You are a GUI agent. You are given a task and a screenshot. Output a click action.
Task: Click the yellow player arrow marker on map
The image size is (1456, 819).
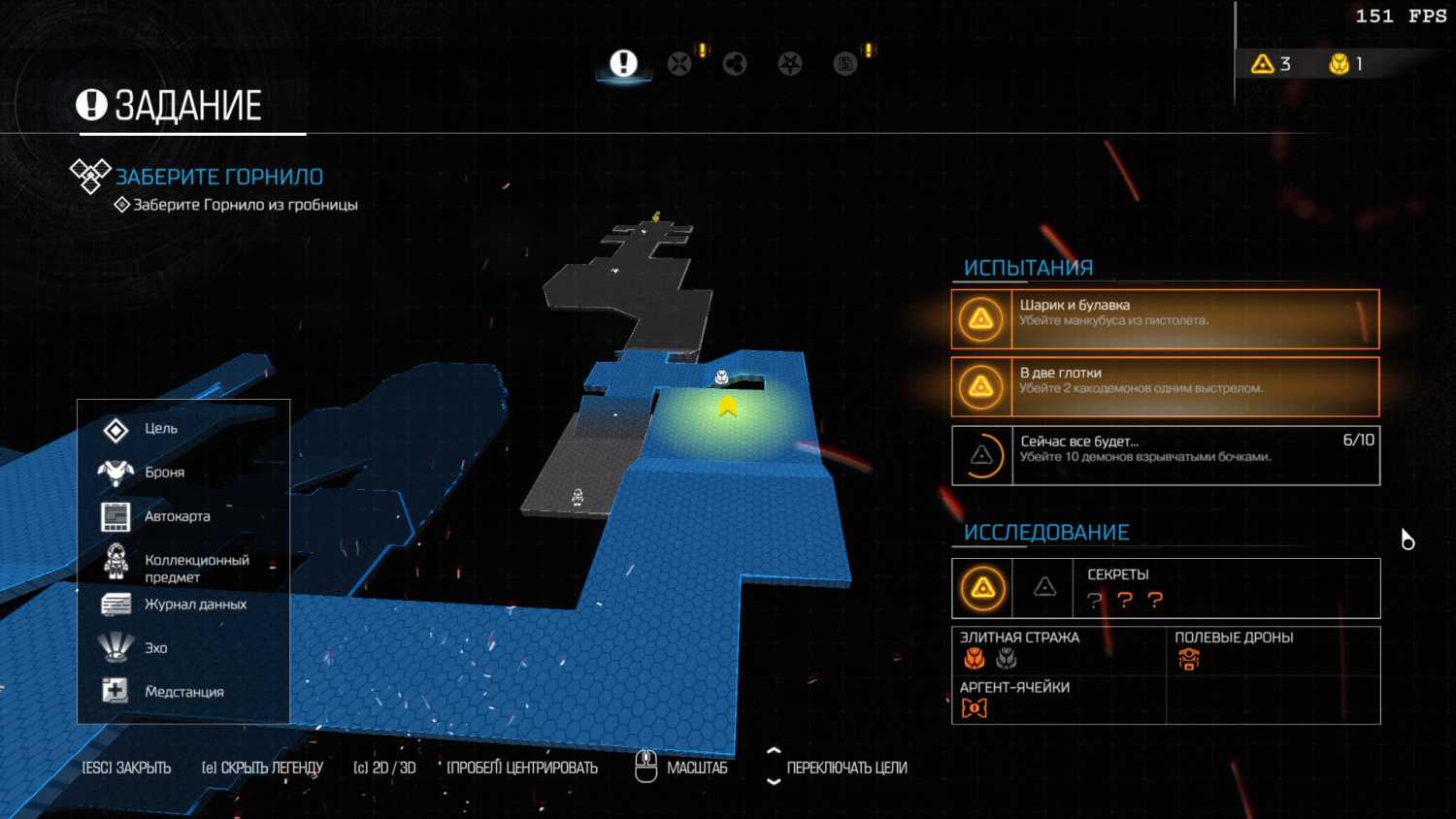tap(728, 408)
